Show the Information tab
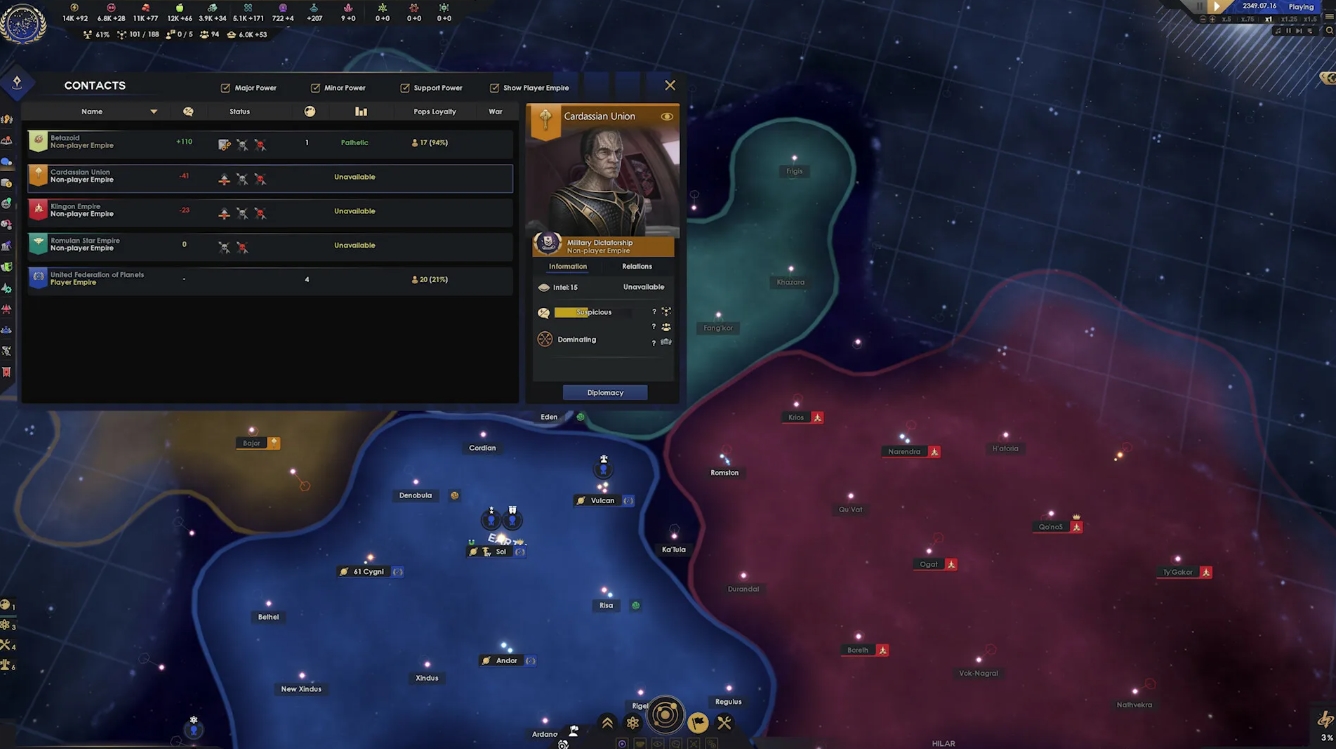This screenshot has height=749, width=1336. [x=568, y=267]
